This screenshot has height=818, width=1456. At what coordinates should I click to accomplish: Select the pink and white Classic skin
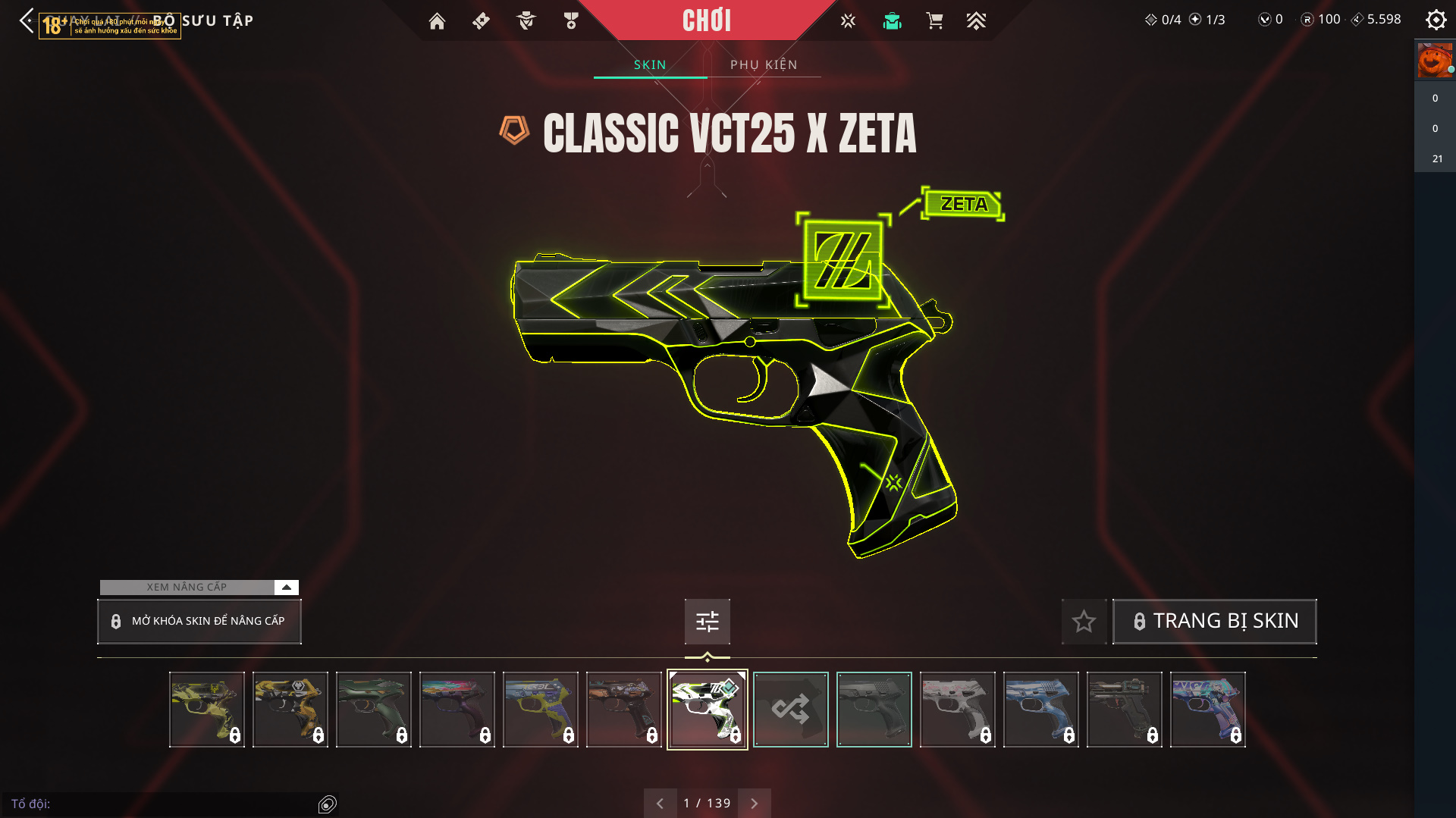[x=957, y=710]
